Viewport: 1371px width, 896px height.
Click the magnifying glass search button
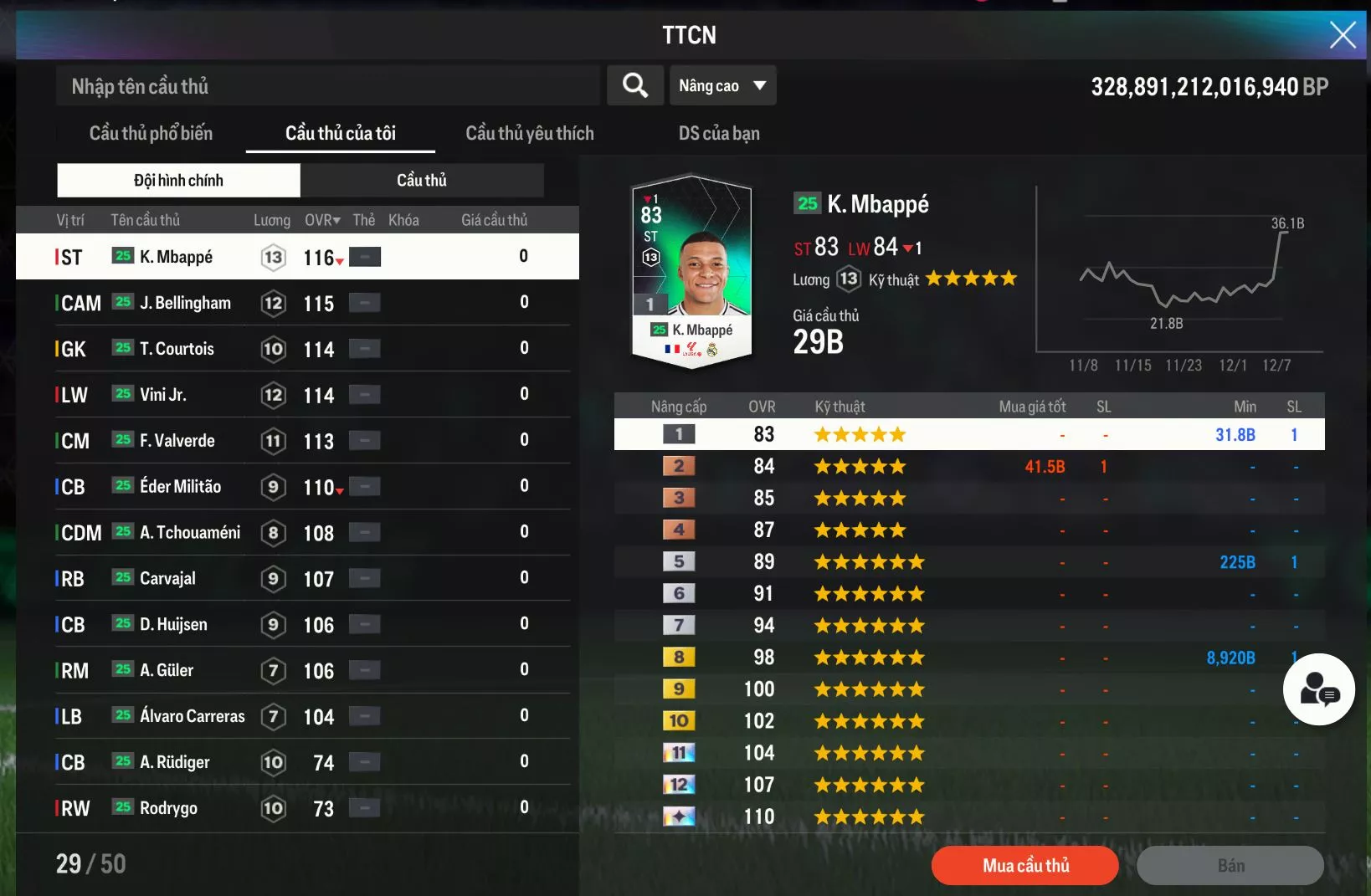click(635, 85)
